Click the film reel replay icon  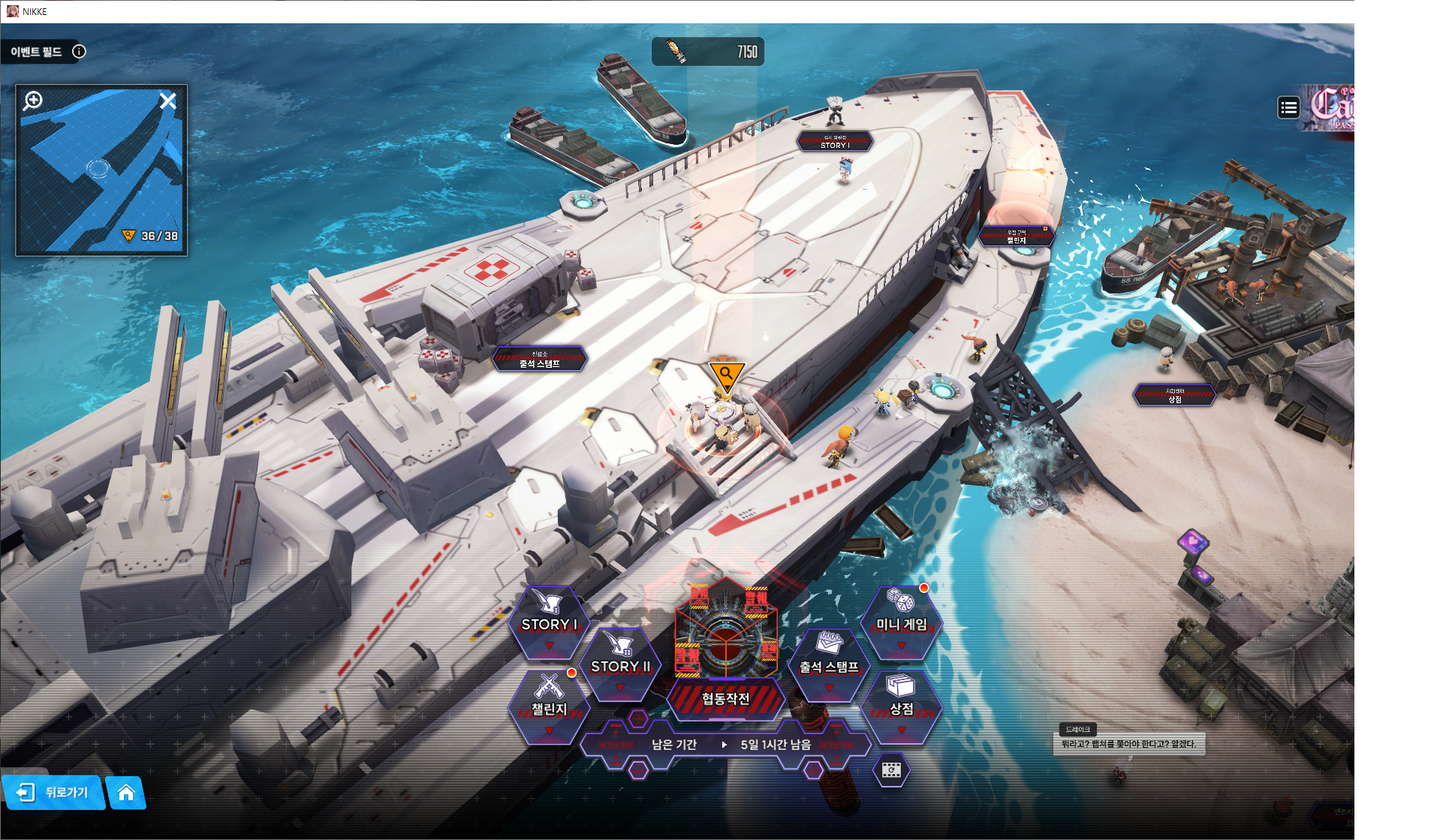[891, 771]
